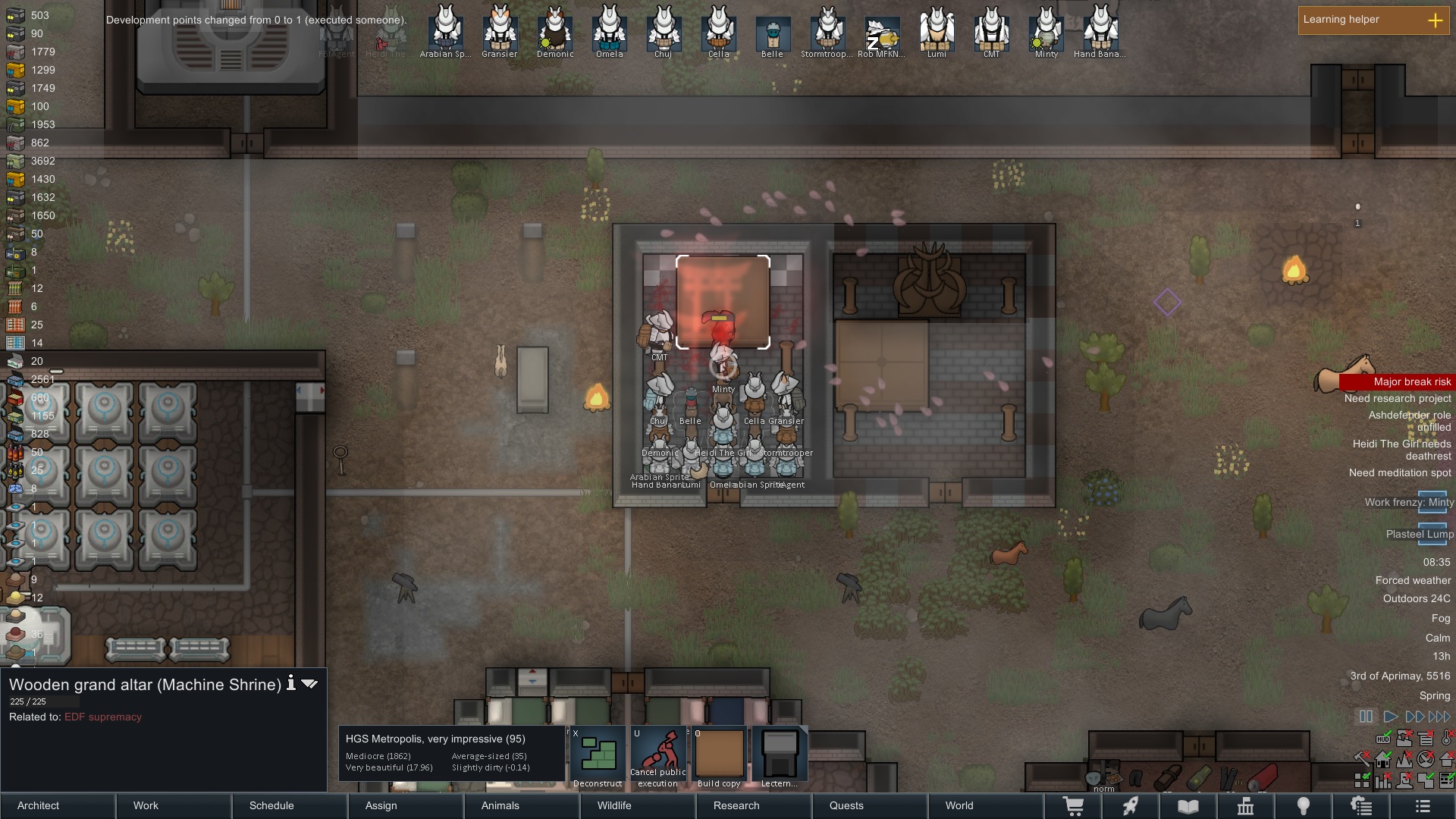Open the shopping cart trade menu icon

point(1073,806)
